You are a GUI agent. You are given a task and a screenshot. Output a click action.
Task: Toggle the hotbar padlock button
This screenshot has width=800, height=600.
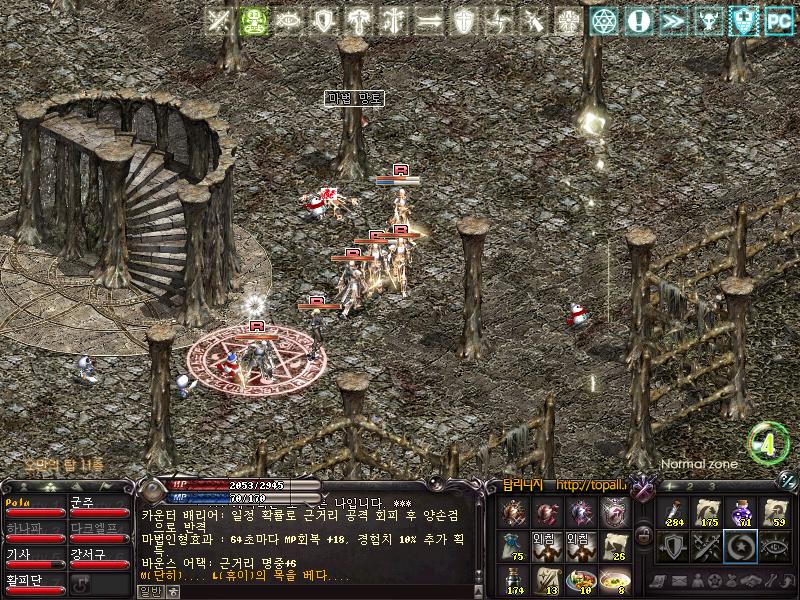(x=643, y=536)
